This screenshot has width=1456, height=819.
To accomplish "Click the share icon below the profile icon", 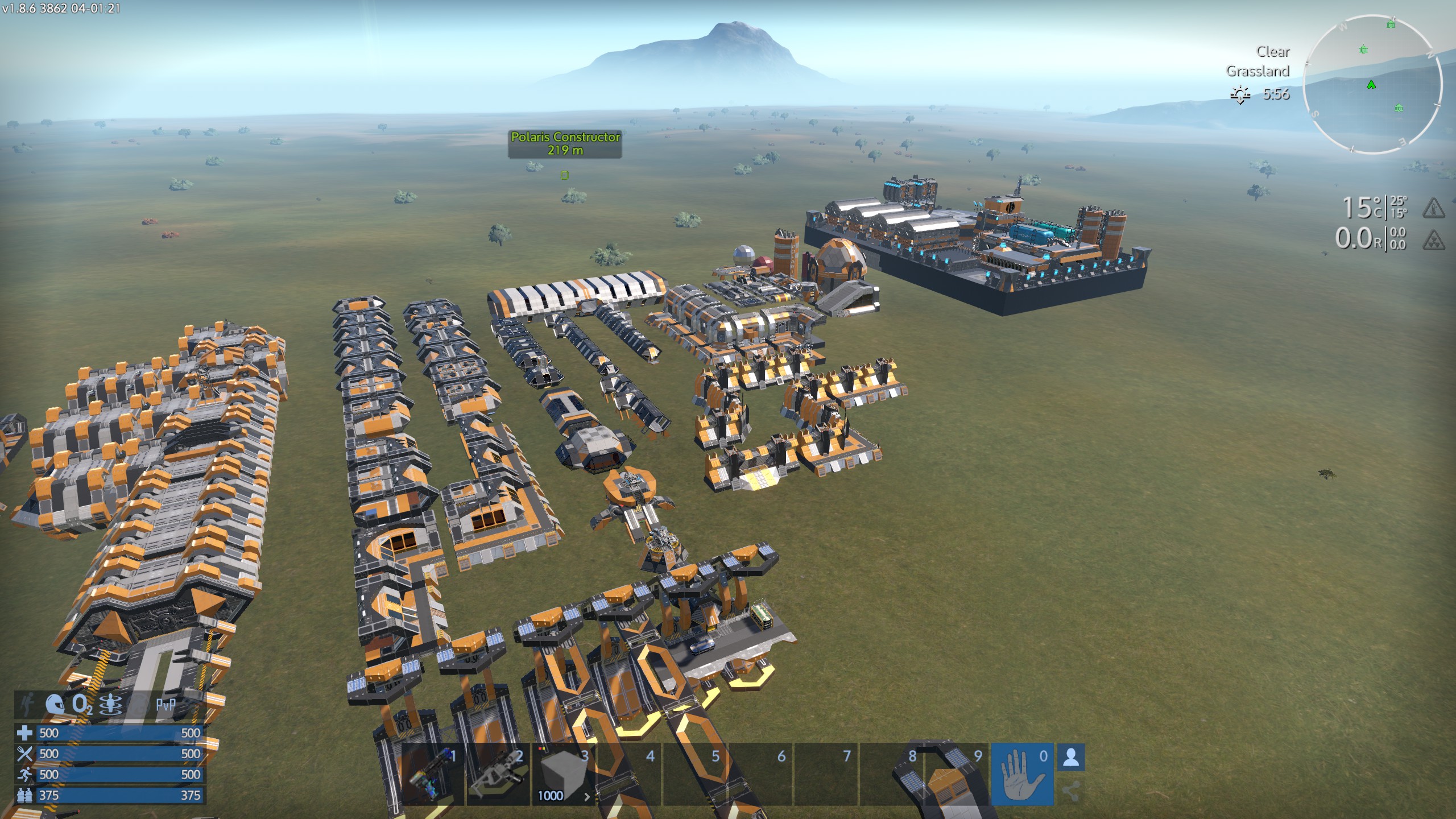I will 1070,791.
